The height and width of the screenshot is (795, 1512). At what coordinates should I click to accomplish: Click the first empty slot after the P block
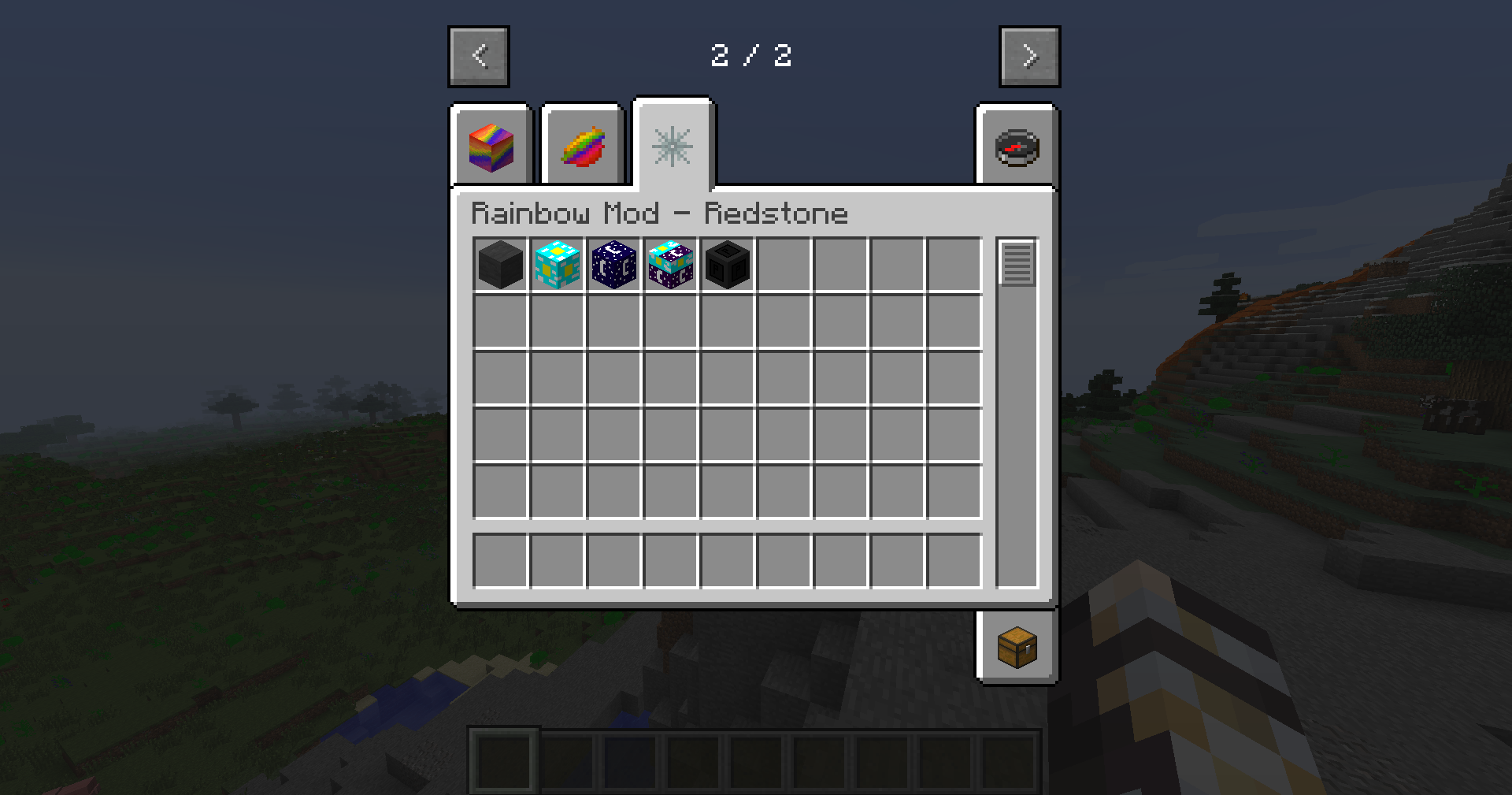click(x=784, y=264)
